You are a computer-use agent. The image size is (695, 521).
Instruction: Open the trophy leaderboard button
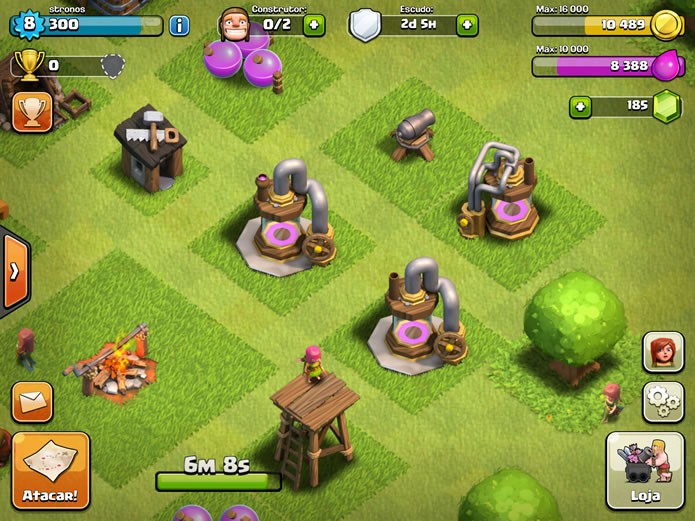(x=32, y=112)
